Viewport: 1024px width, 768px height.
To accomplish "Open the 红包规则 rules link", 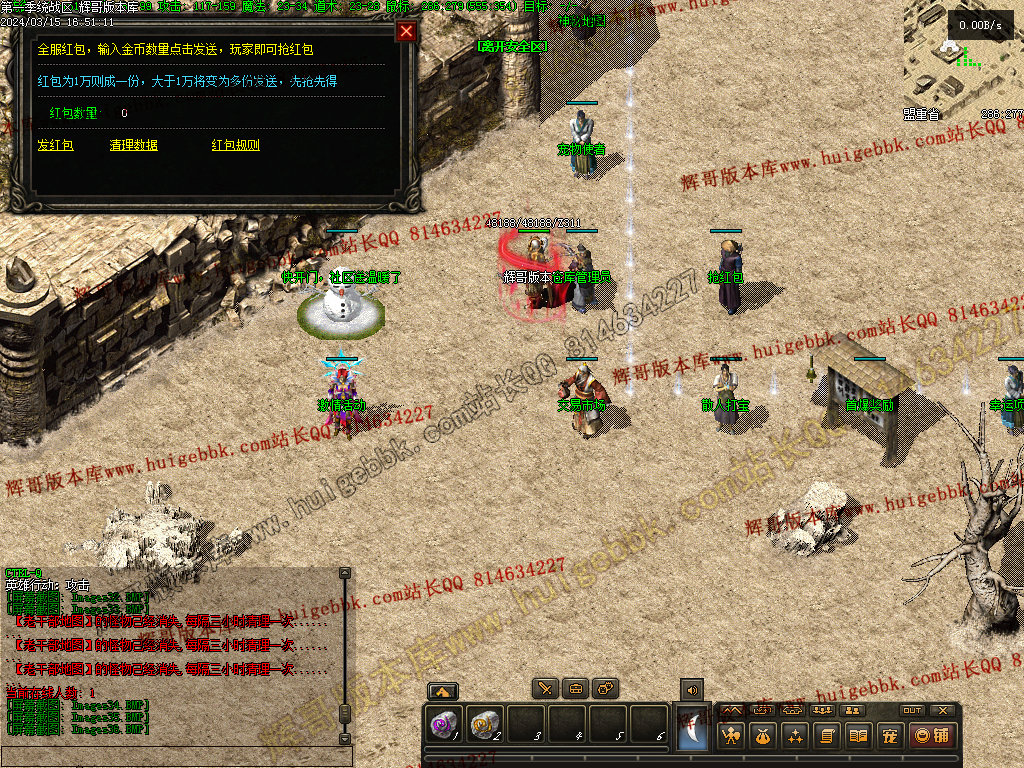I will pos(235,145).
